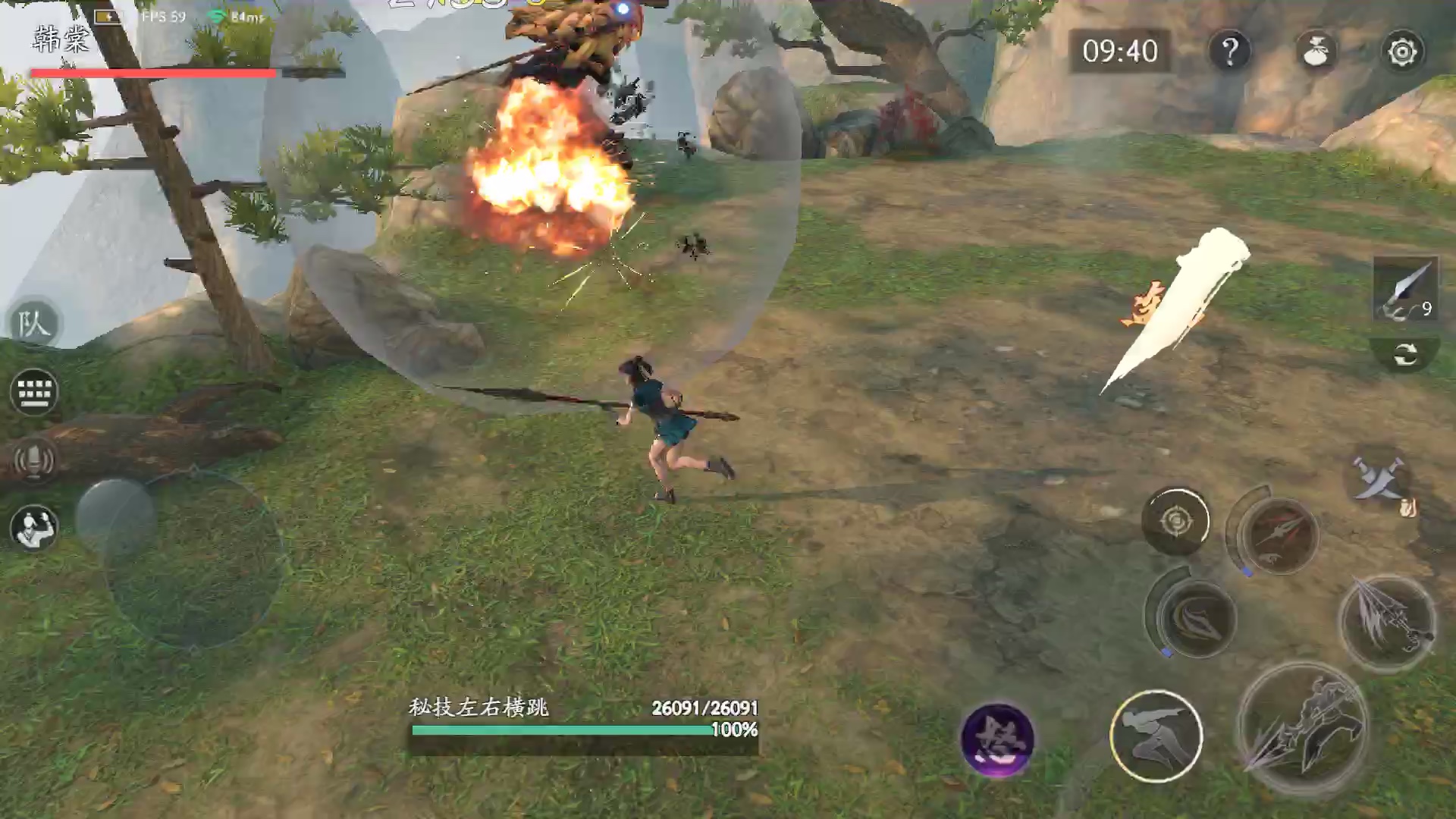Trigger the dodge dash button

pyautogui.click(x=1156, y=736)
